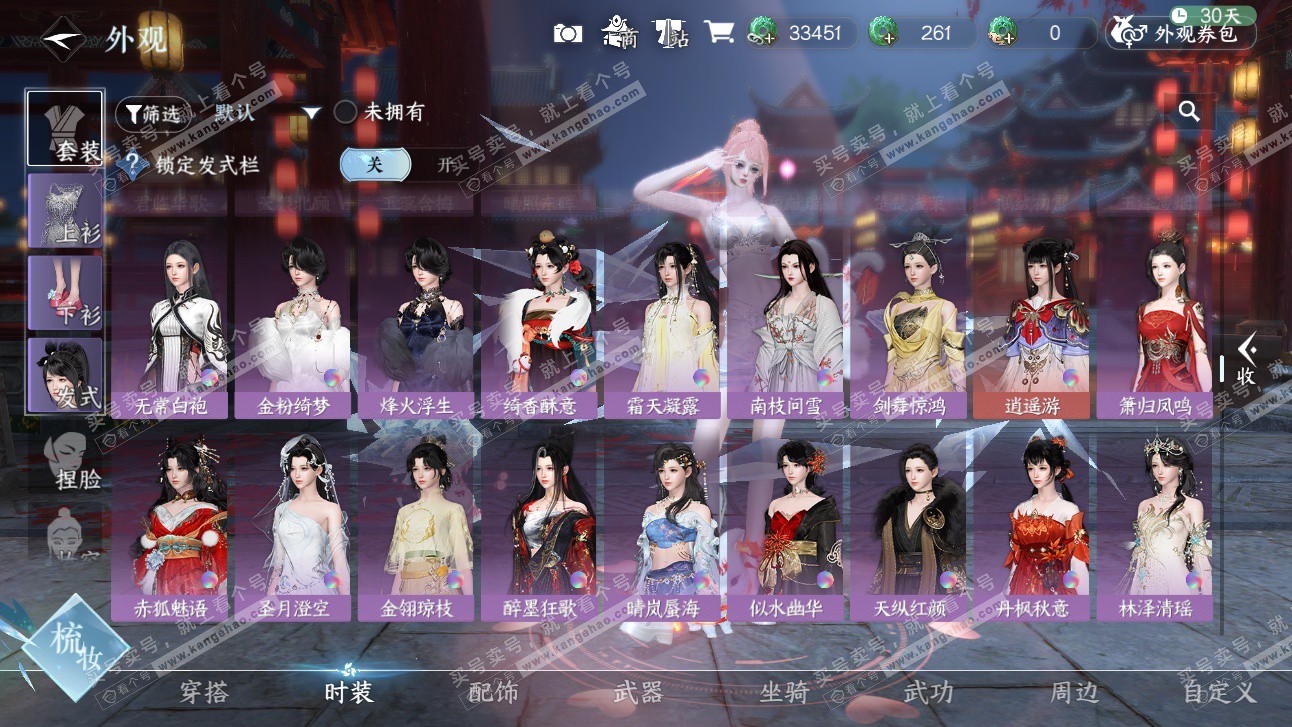Open the shopping cart icon
Screen dimensions: 1292x727
tap(718, 32)
